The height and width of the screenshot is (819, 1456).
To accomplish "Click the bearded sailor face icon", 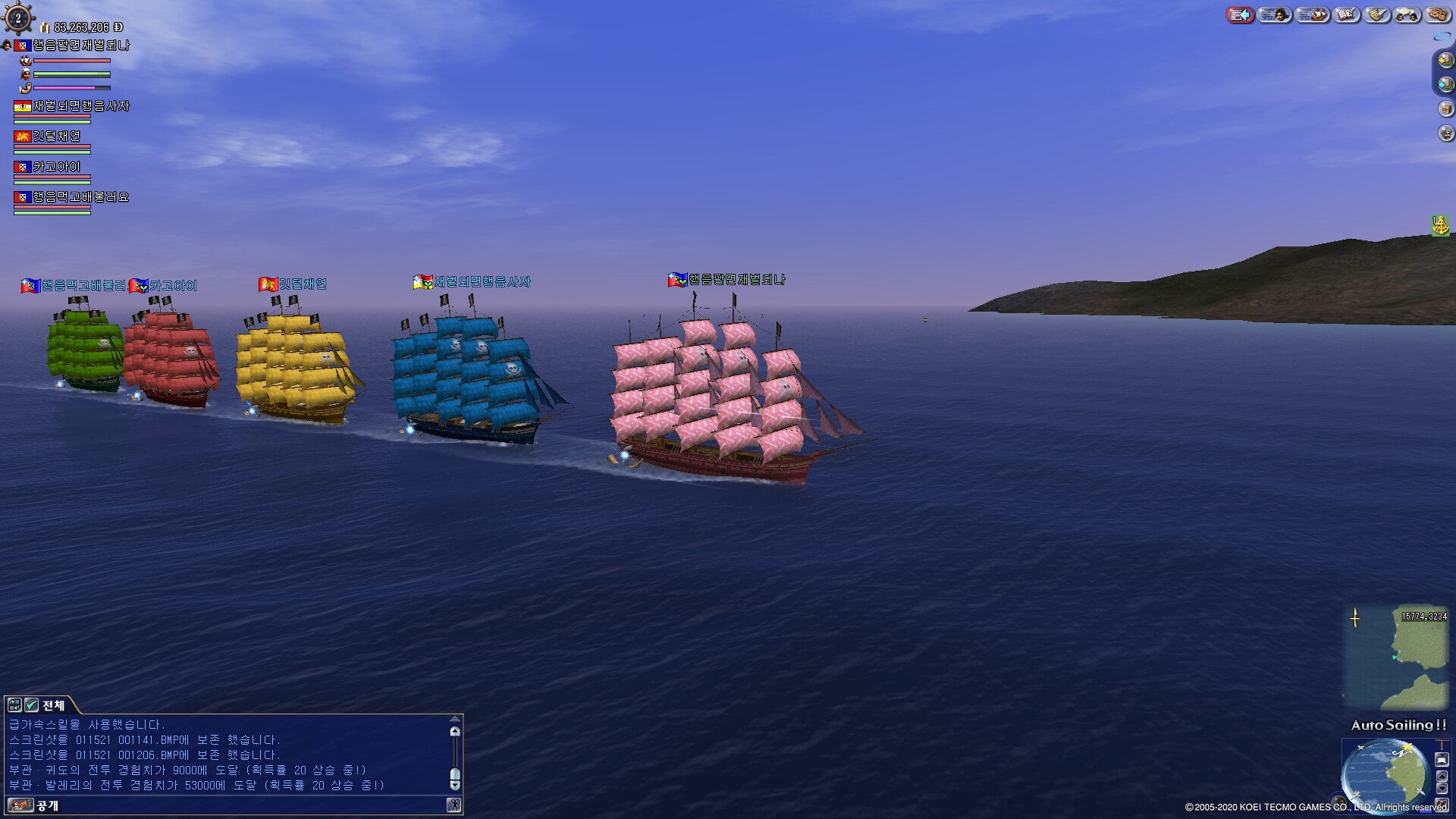I will coord(1445,133).
